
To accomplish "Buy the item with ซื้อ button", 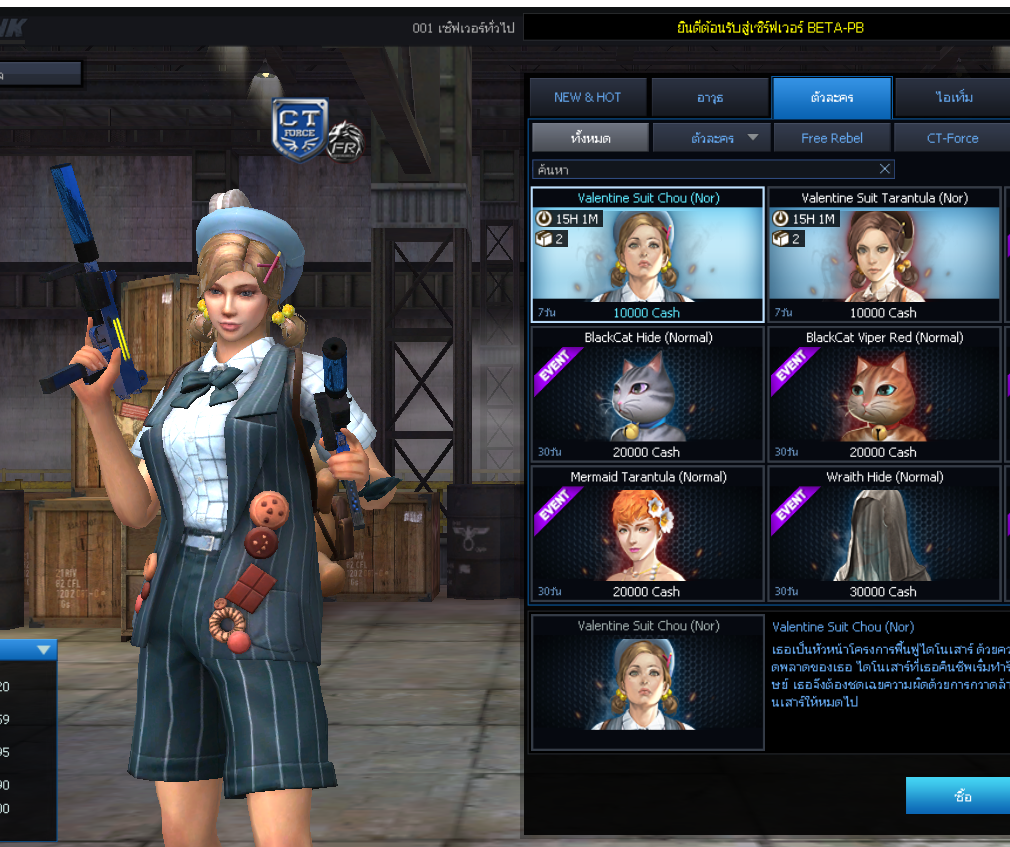I will click(x=961, y=797).
